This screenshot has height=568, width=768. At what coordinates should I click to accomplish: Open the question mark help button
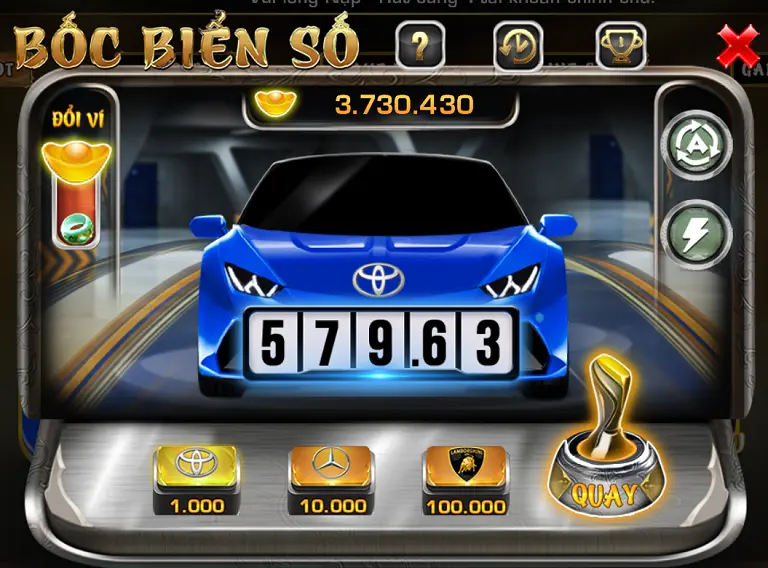click(420, 45)
